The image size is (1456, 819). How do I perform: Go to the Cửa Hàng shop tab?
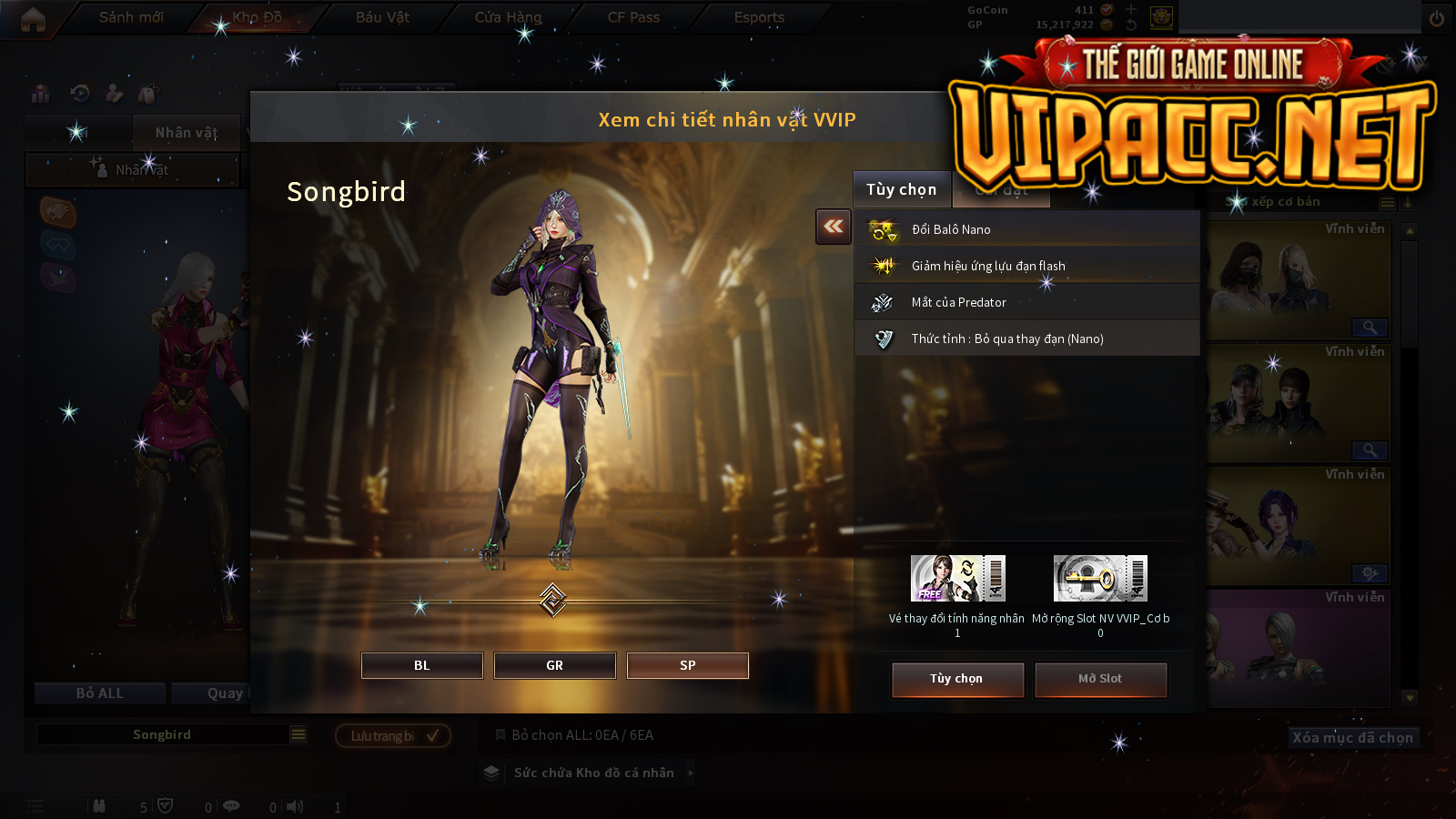click(x=508, y=17)
